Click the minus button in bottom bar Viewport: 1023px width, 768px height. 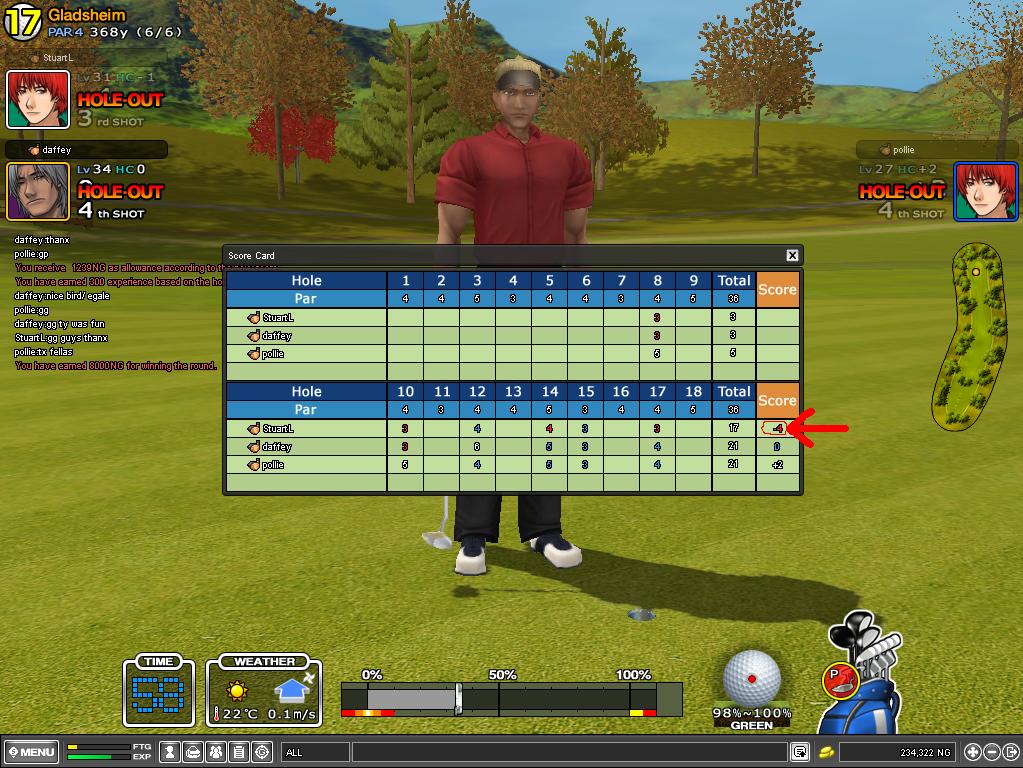pyautogui.click(x=991, y=752)
